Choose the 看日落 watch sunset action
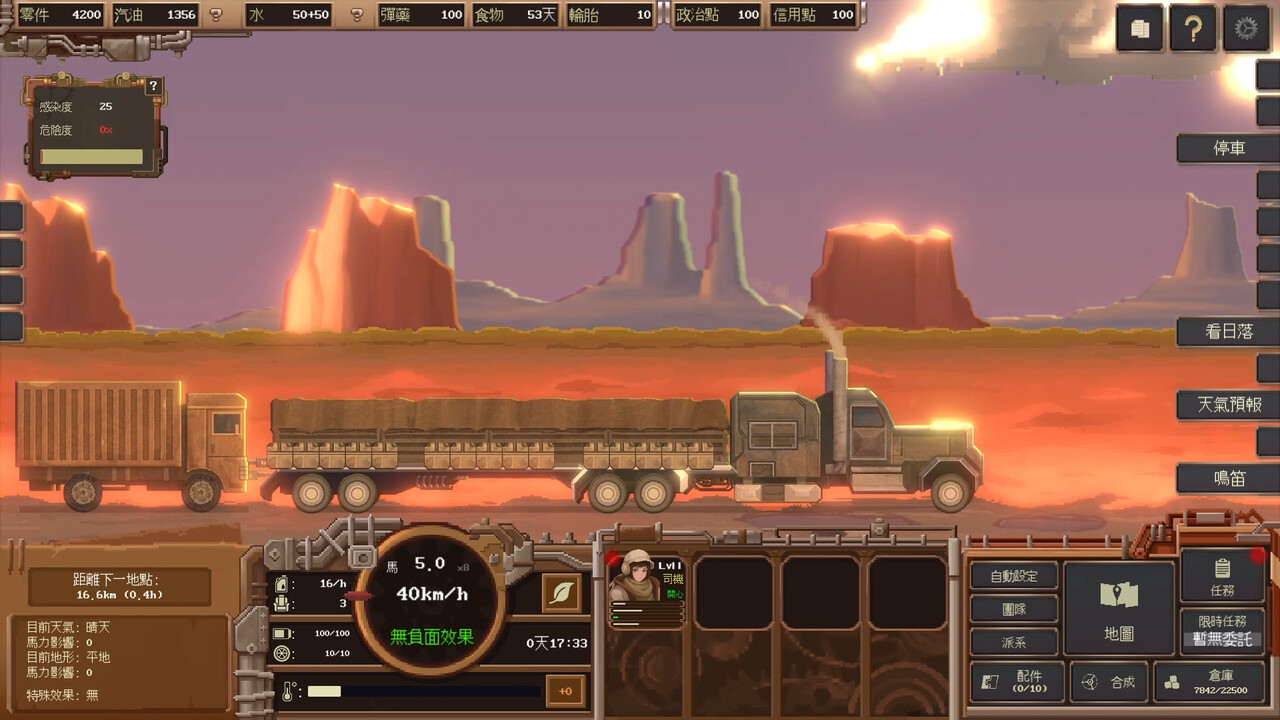Screen dimensions: 1280x720 point(1228,331)
